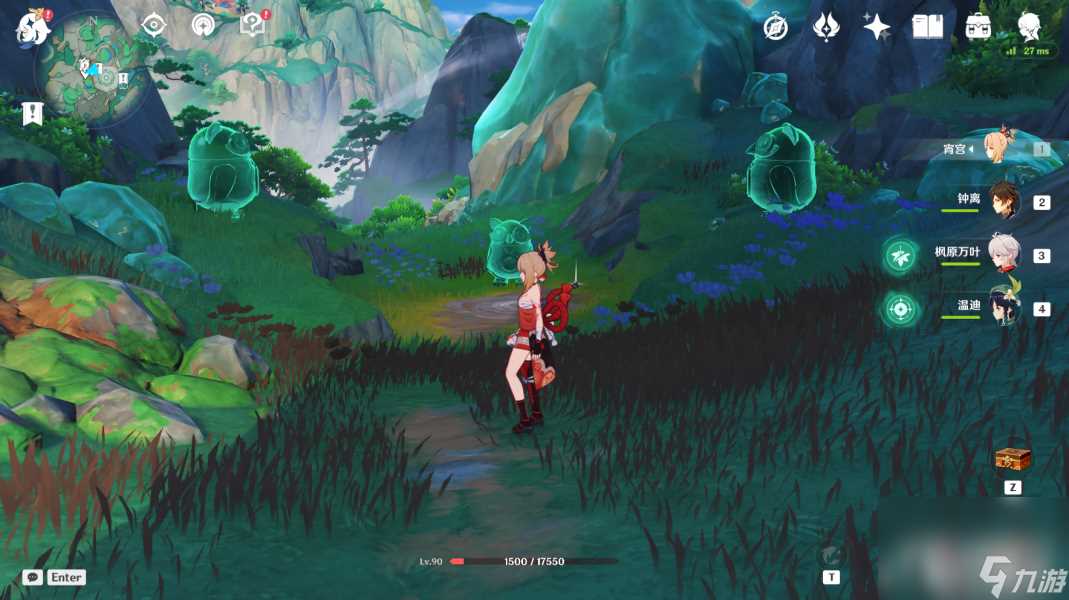
Task: Open the winged battle pass icon
Action: click(826, 27)
